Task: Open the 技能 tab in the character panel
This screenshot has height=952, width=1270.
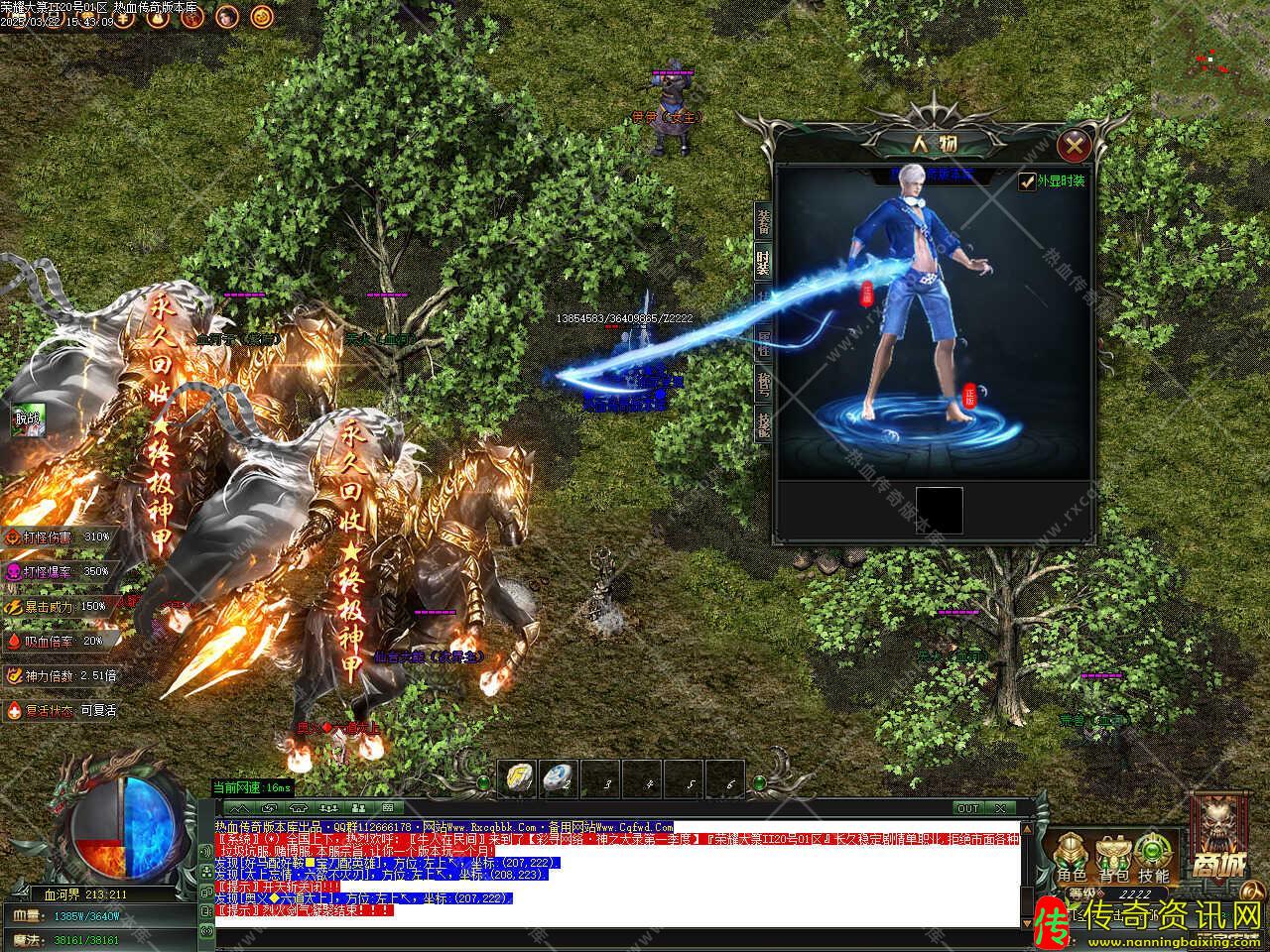Action: (763, 424)
